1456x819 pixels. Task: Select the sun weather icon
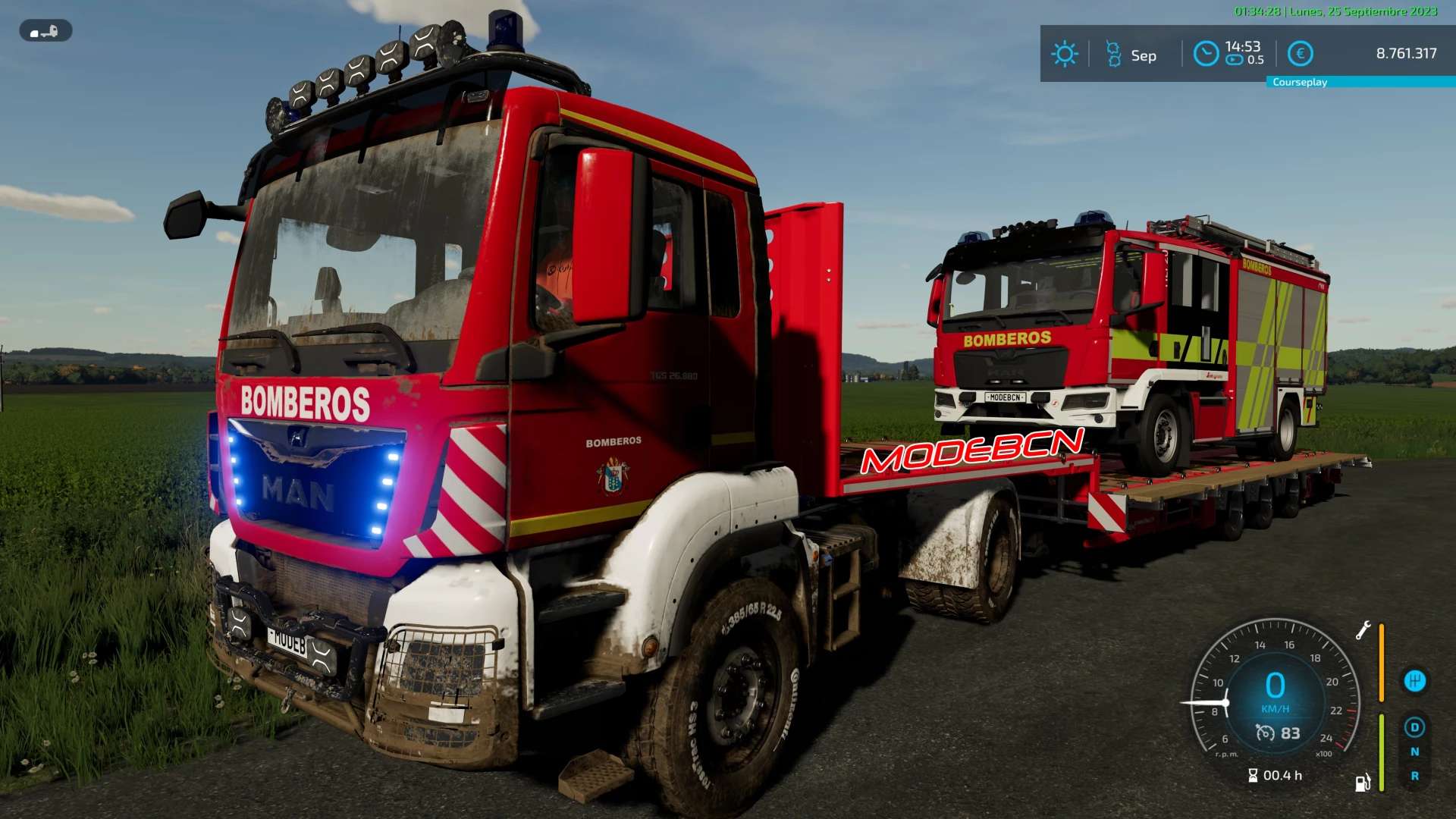click(1064, 54)
